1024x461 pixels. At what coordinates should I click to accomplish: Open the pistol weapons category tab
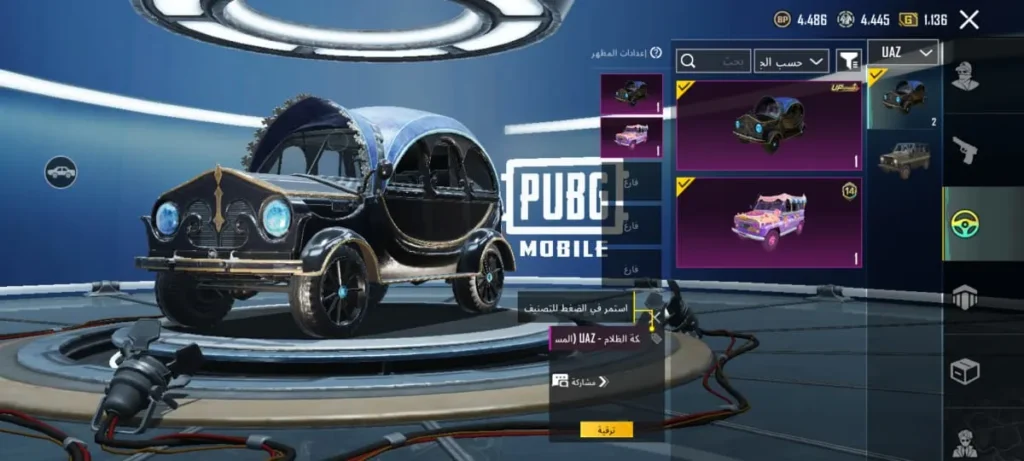[x=965, y=150]
